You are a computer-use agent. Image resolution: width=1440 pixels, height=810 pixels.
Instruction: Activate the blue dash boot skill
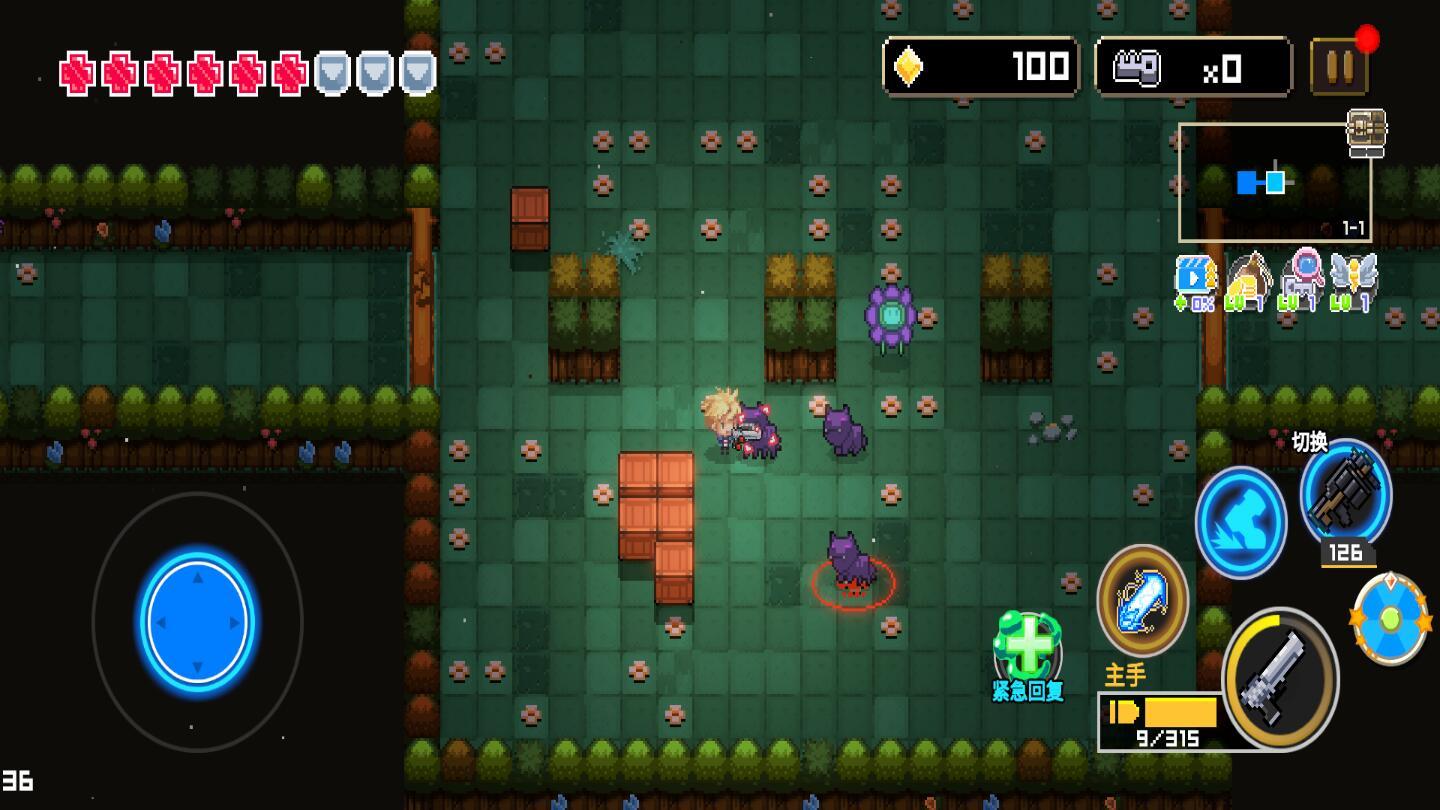tap(1240, 522)
